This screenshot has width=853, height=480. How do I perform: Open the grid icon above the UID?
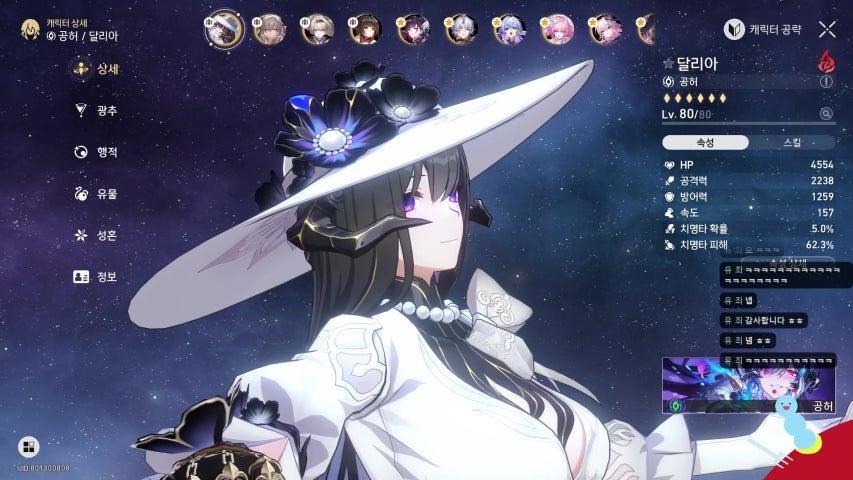click(x=28, y=447)
